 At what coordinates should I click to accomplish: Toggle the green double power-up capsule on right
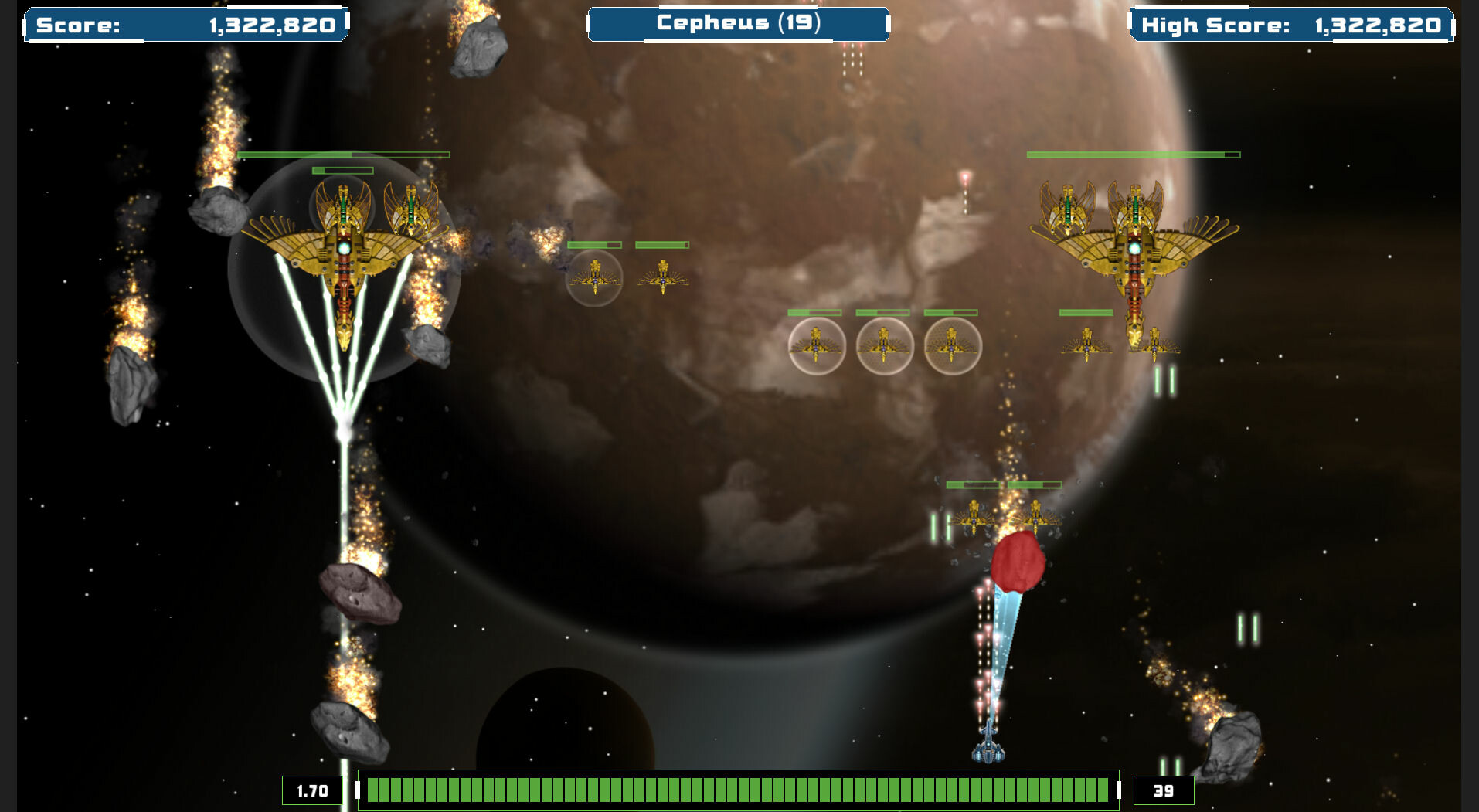(1163, 379)
